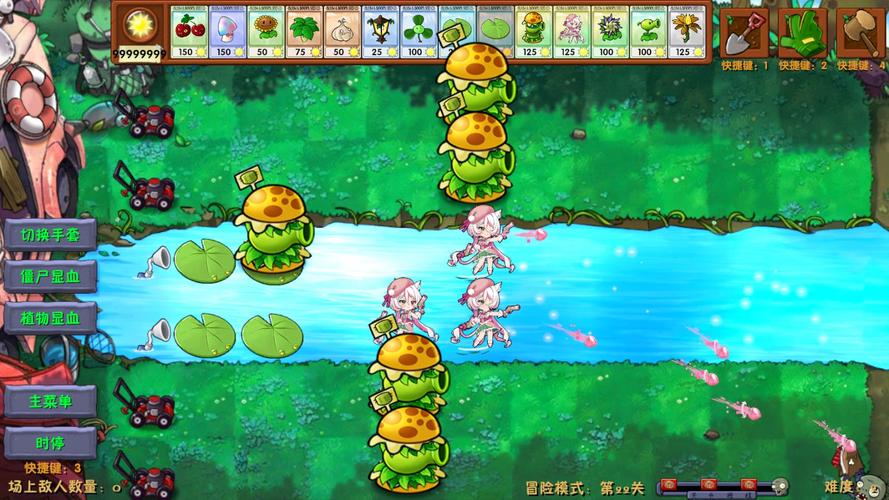Pick the pale mushroom seed packet
The image size is (889, 500).
point(226,33)
